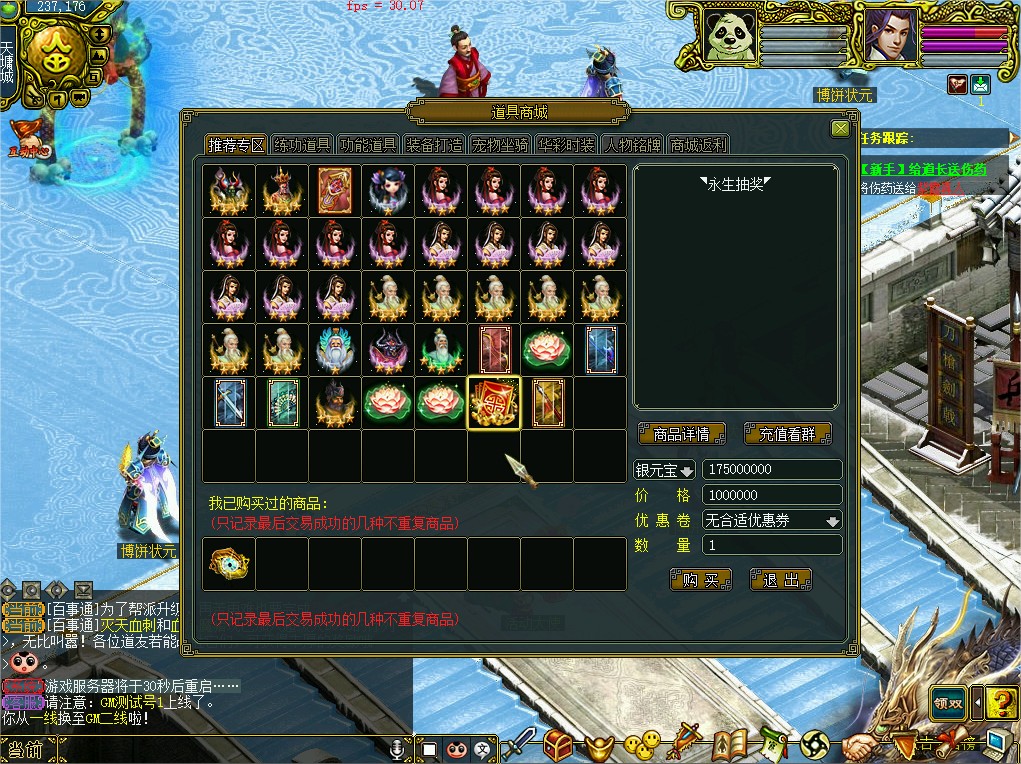
Task: Click the 数量 quantity input field
Action: coord(771,545)
